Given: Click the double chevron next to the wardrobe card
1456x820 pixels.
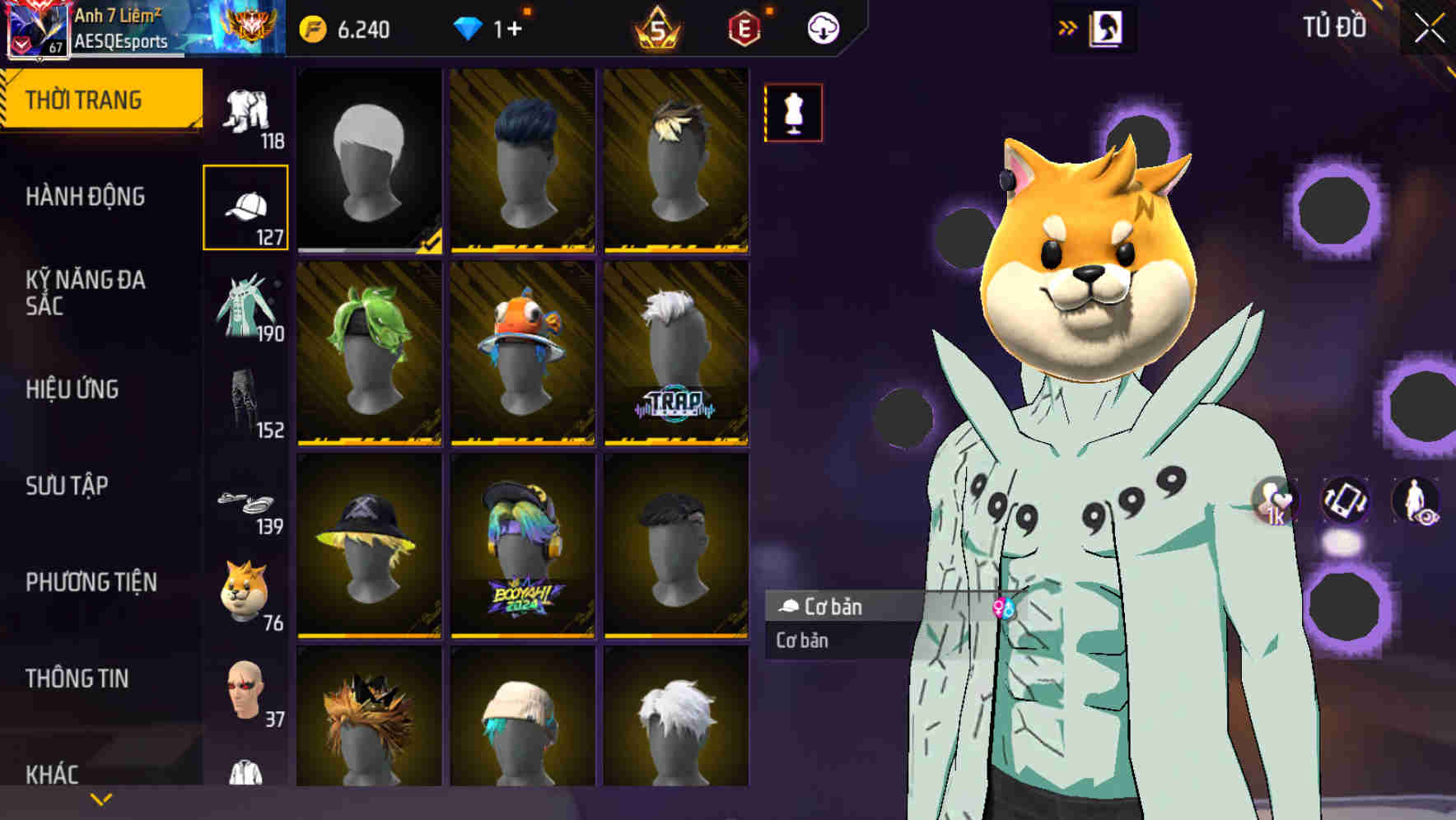Looking at the screenshot, I should tap(1068, 26).
